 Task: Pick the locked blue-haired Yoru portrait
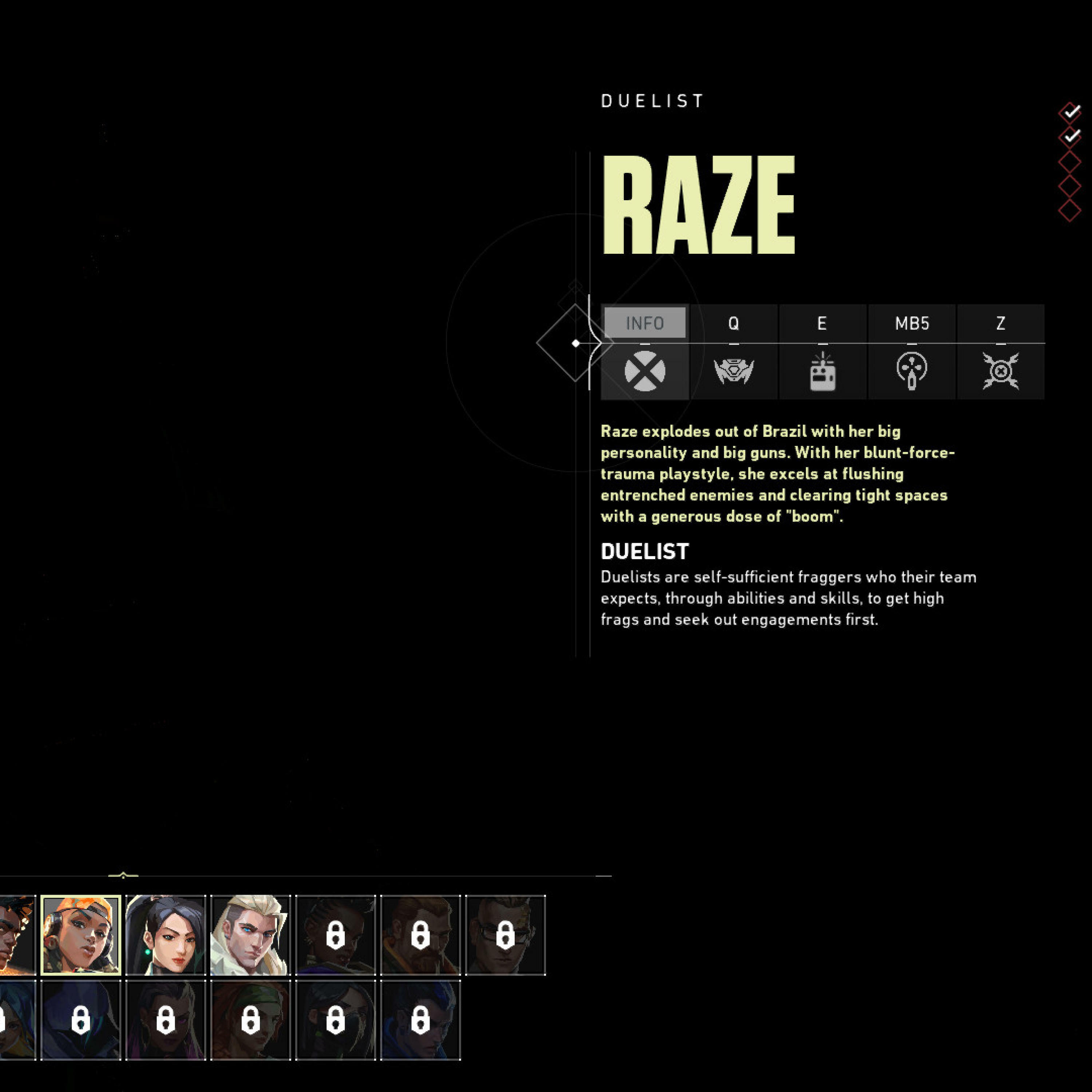tap(420, 1020)
